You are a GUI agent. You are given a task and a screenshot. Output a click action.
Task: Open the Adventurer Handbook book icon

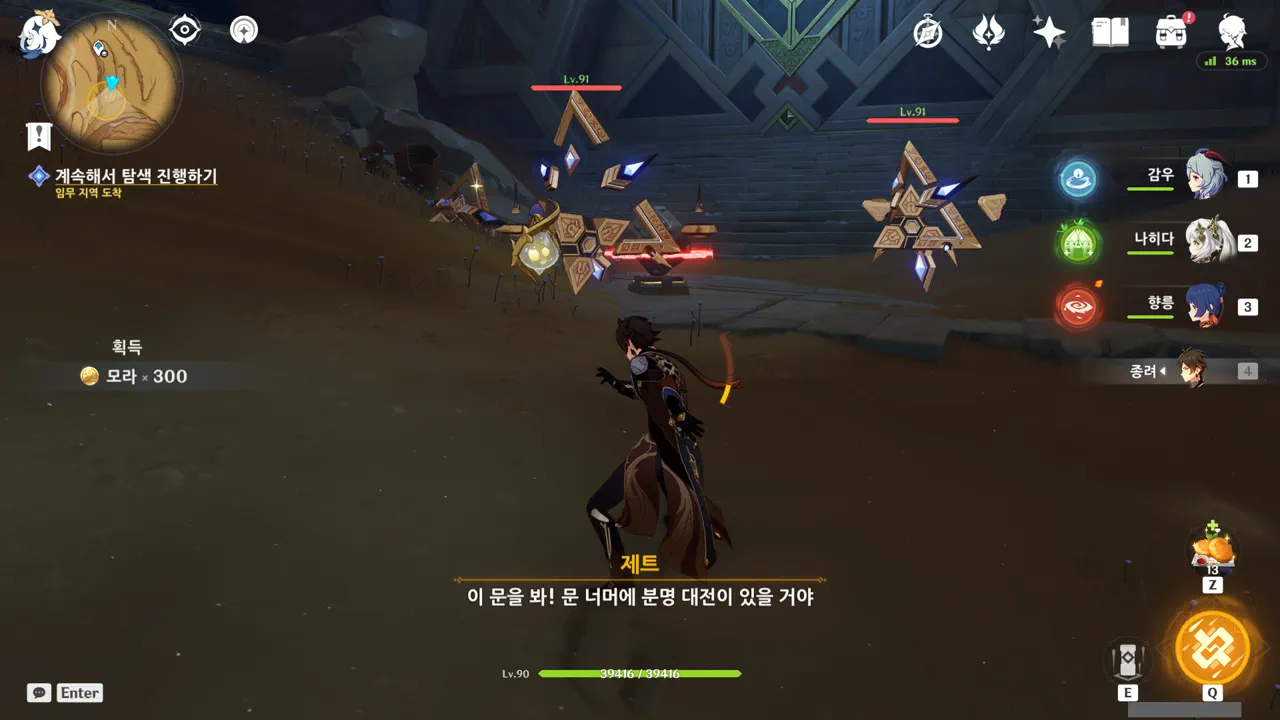tap(1110, 32)
